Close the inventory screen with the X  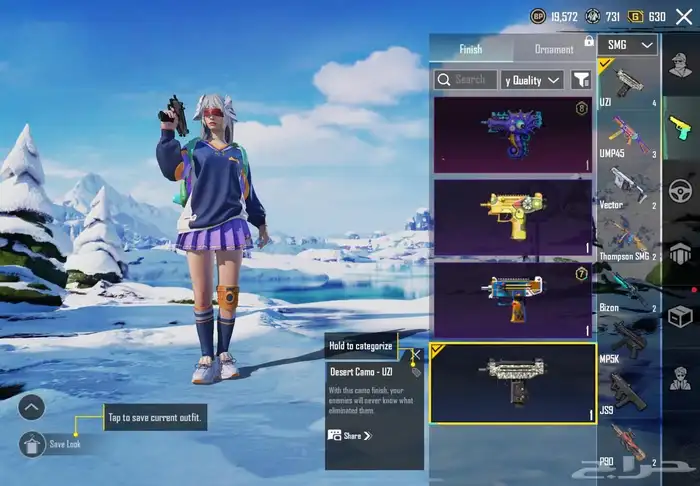pyautogui.click(x=683, y=17)
